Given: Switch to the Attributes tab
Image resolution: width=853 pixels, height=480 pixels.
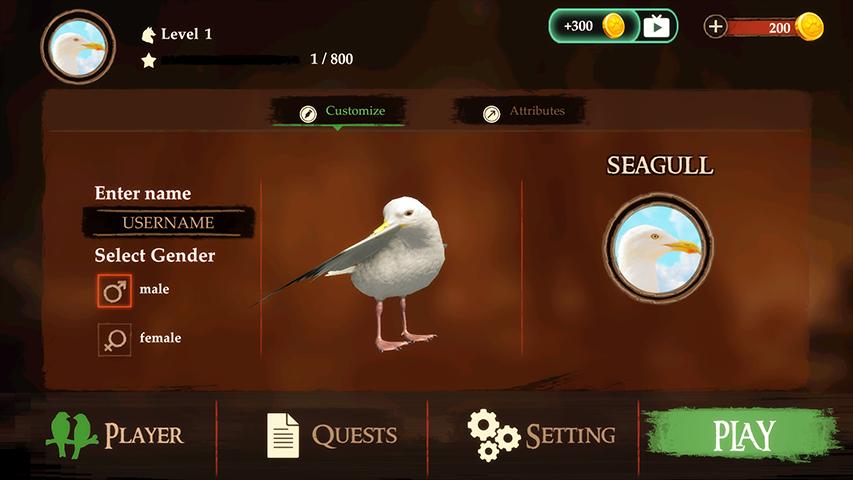Looking at the screenshot, I should pyautogui.click(x=524, y=112).
